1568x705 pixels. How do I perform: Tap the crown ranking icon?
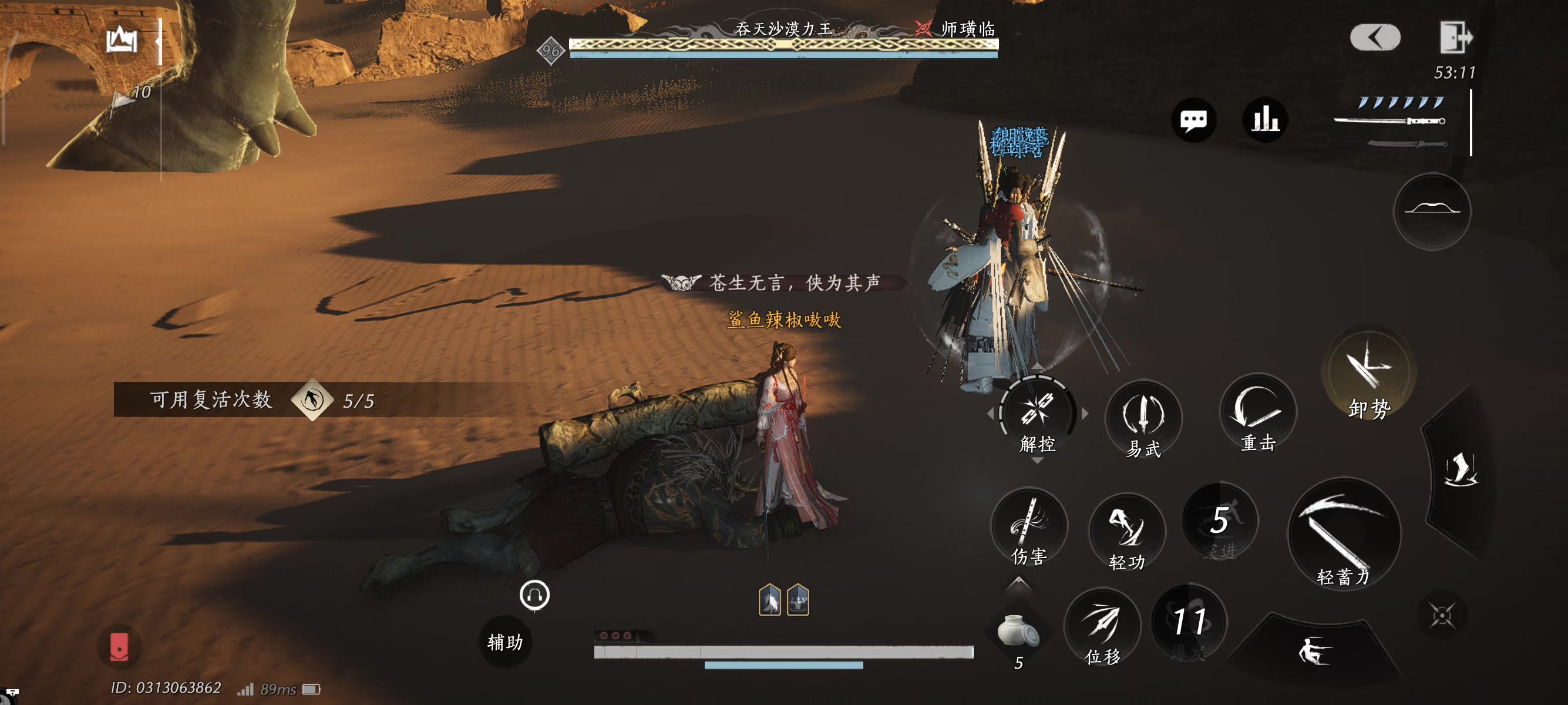click(122, 40)
